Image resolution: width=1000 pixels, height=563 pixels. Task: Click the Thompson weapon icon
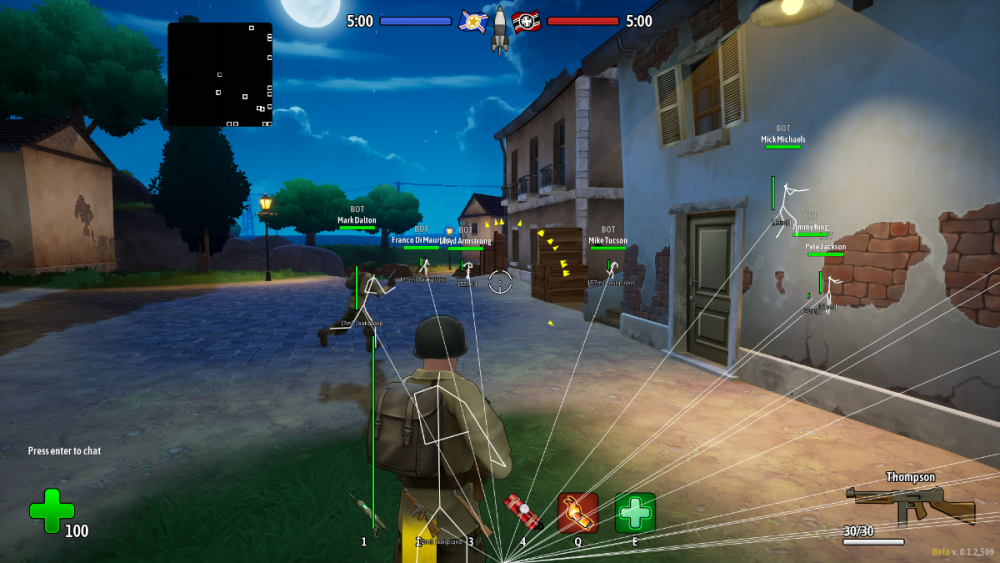pyautogui.click(x=910, y=505)
